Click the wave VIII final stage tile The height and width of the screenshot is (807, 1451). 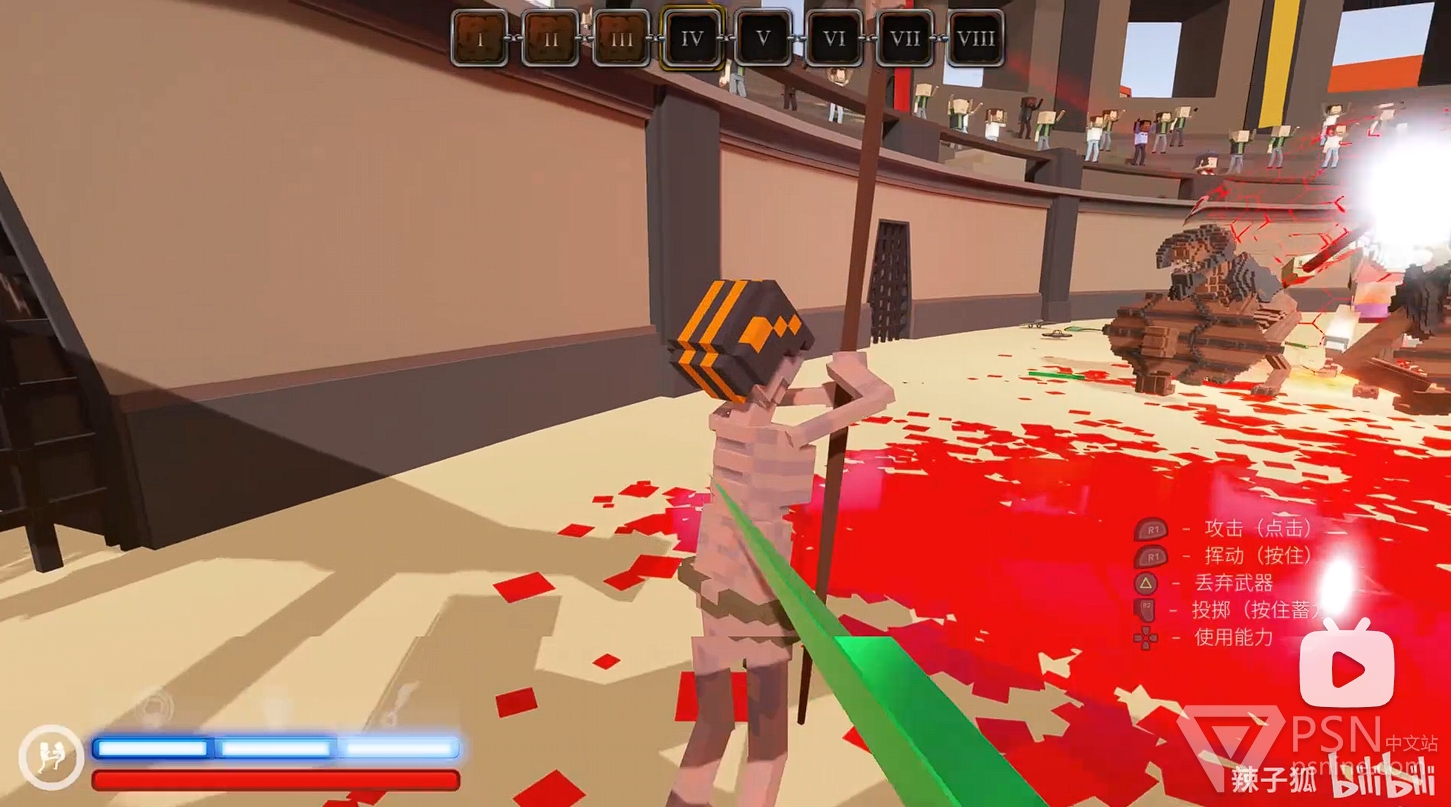pyautogui.click(x=976, y=38)
